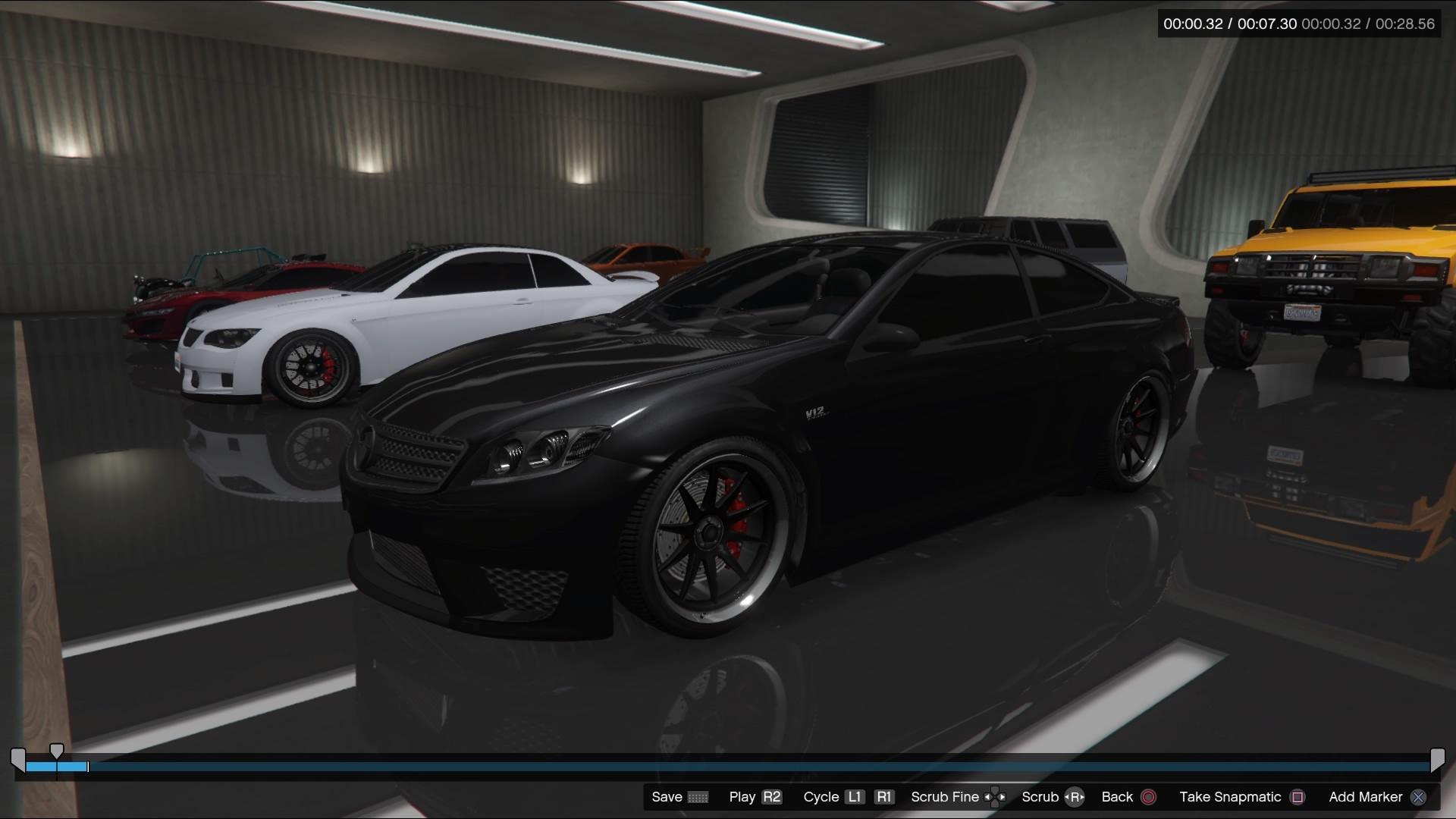
Task: Click the d-pad Scrub Fine icon
Action: tap(996, 797)
